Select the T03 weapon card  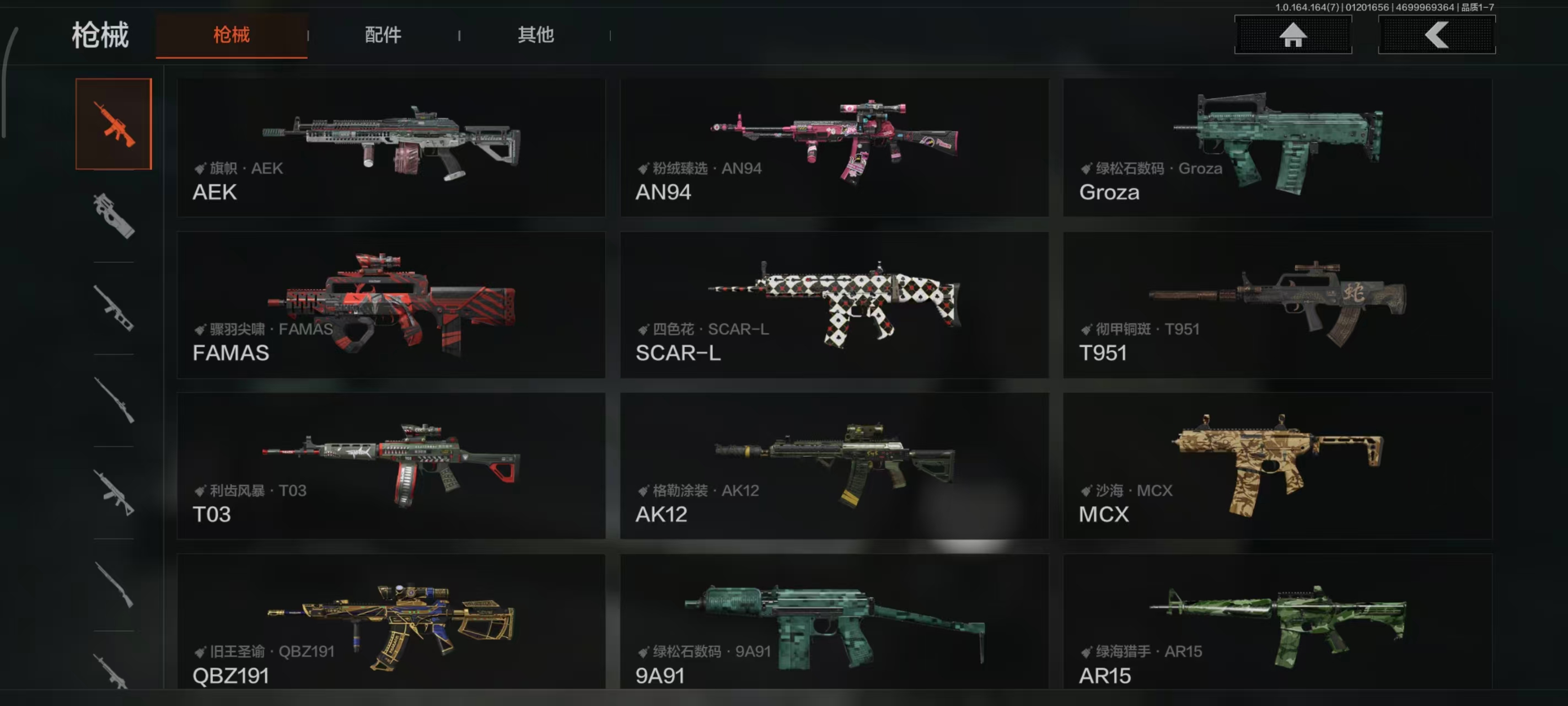391,466
